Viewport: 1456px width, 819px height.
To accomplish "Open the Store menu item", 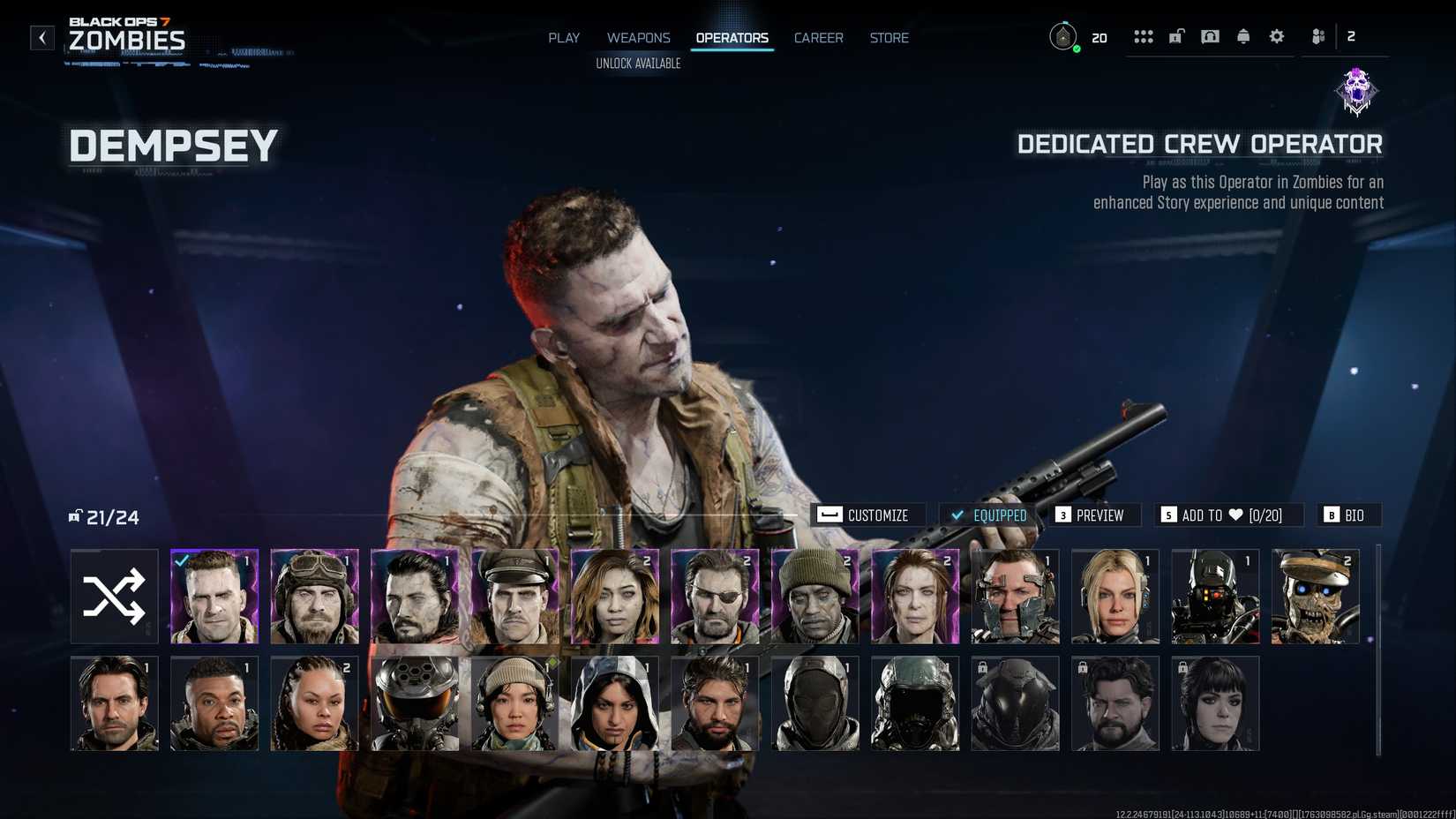I will tap(889, 37).
